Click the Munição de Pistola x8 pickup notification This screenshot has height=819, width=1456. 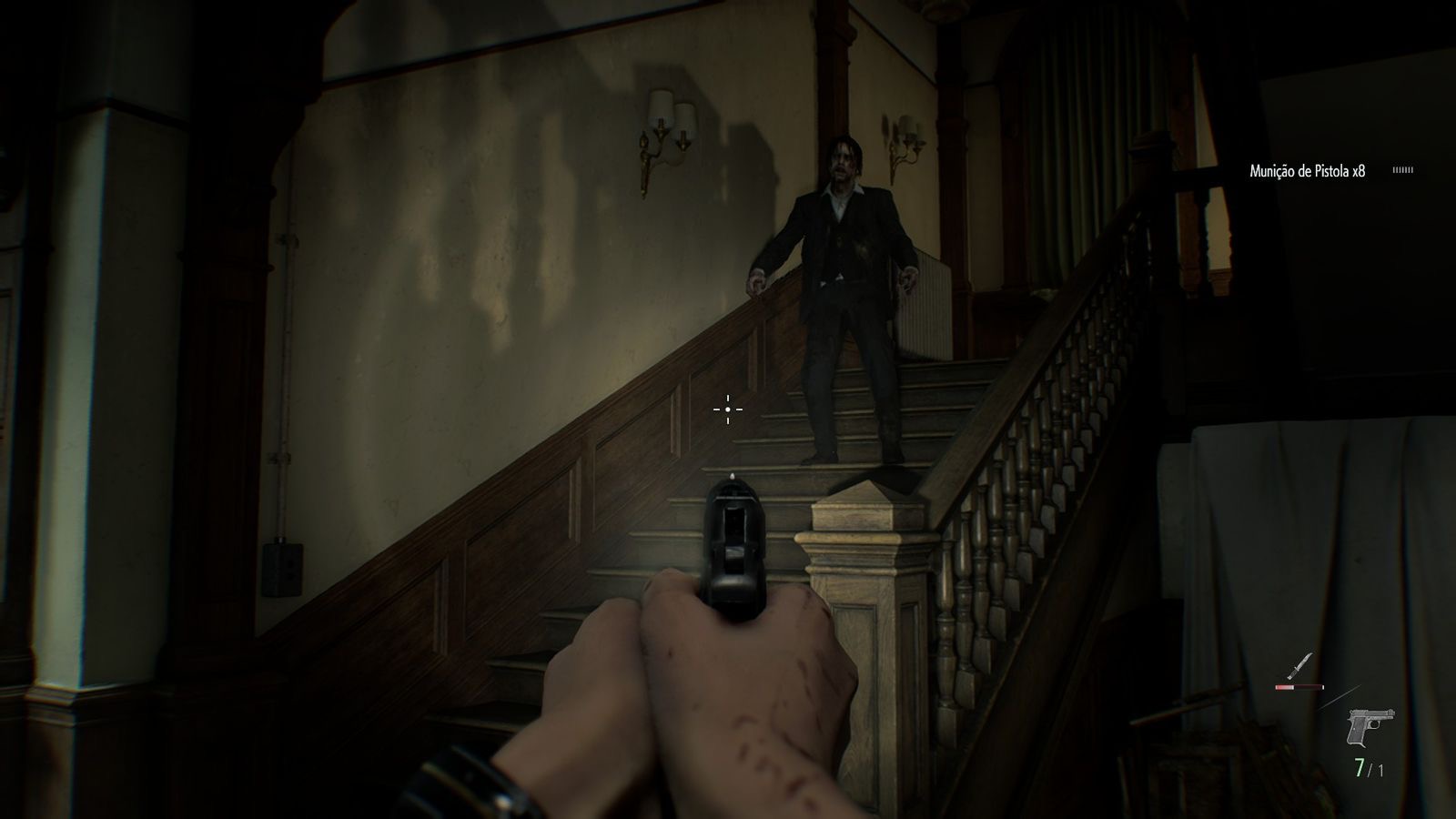point(1308,171)
